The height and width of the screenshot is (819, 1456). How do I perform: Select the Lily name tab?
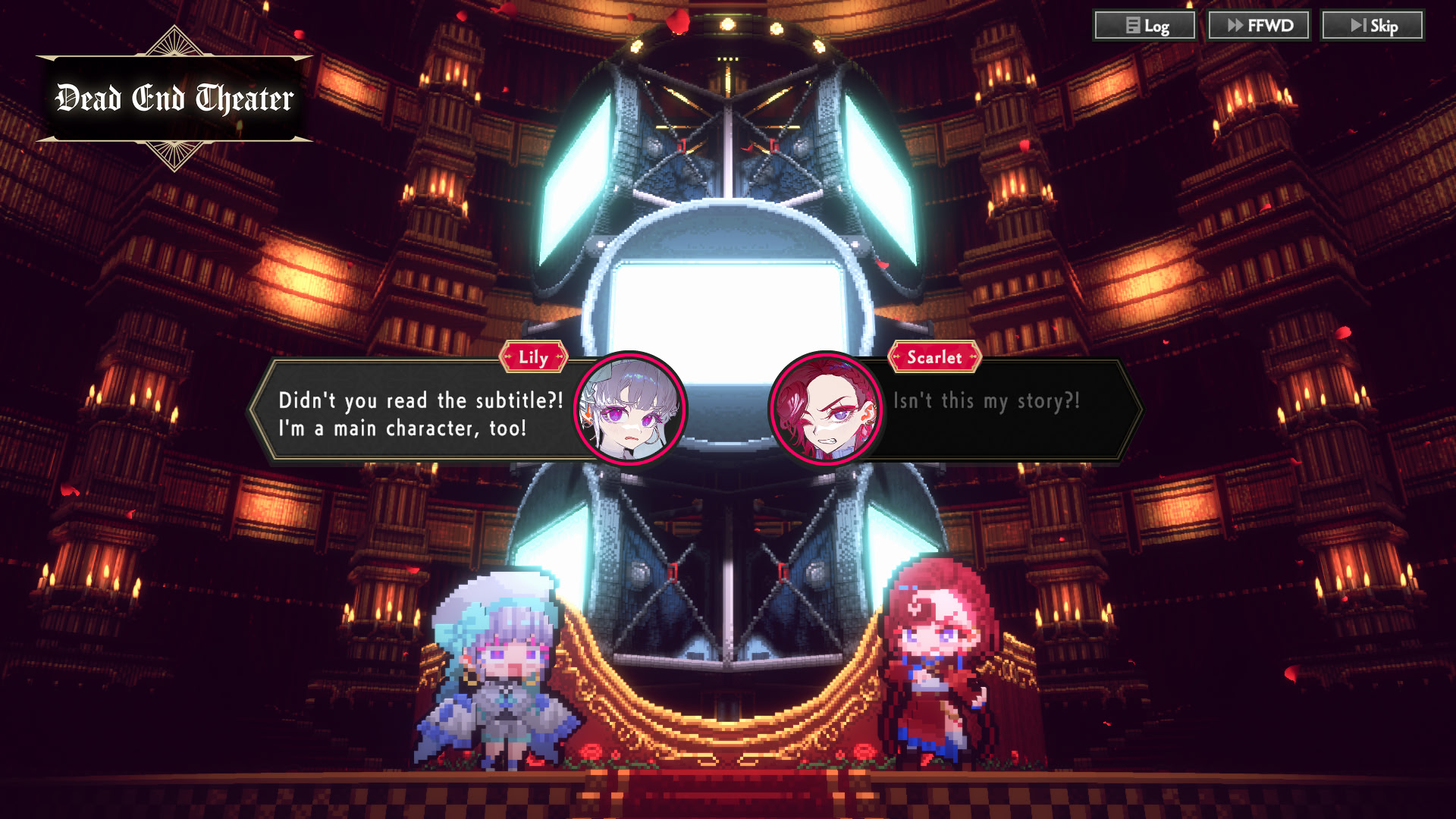pos(534,357)
